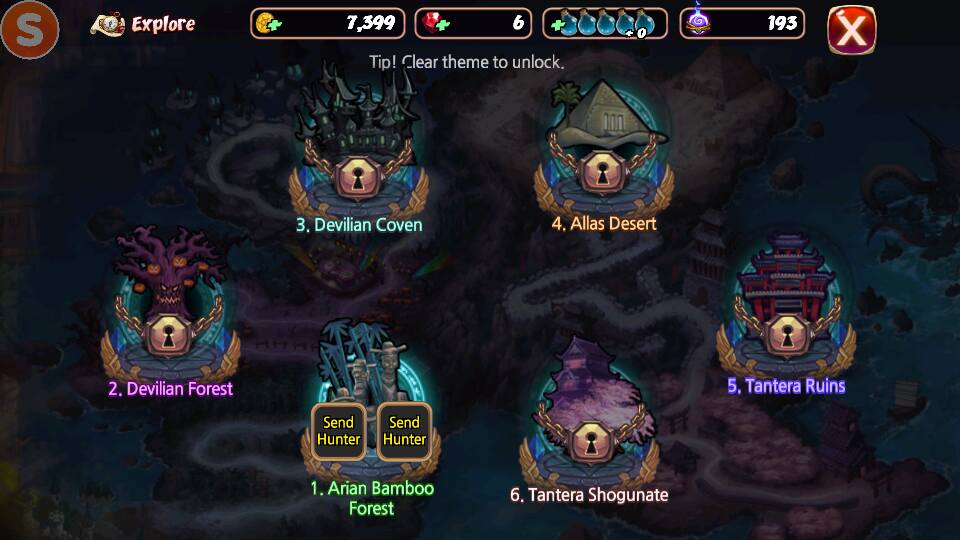Add more gold coins

point(267,24)
